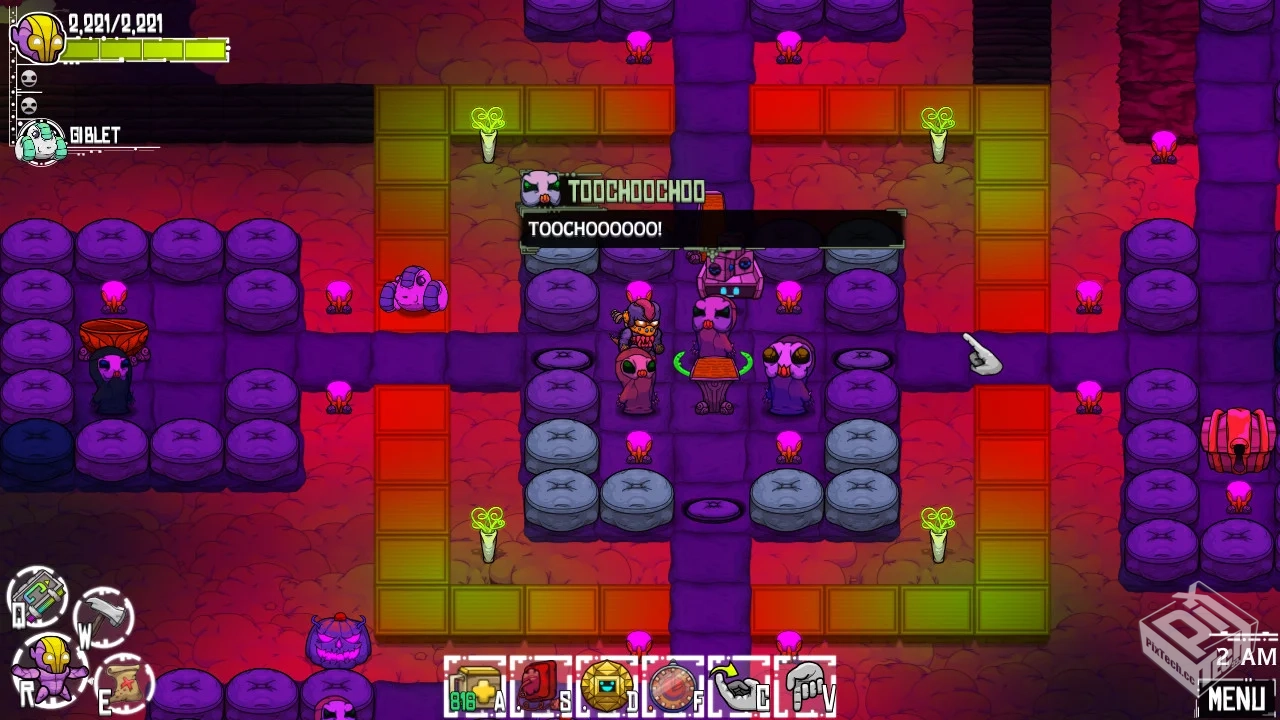
Task: Click Giblet's round companion portrait
Action: click(x=40, y=141)
